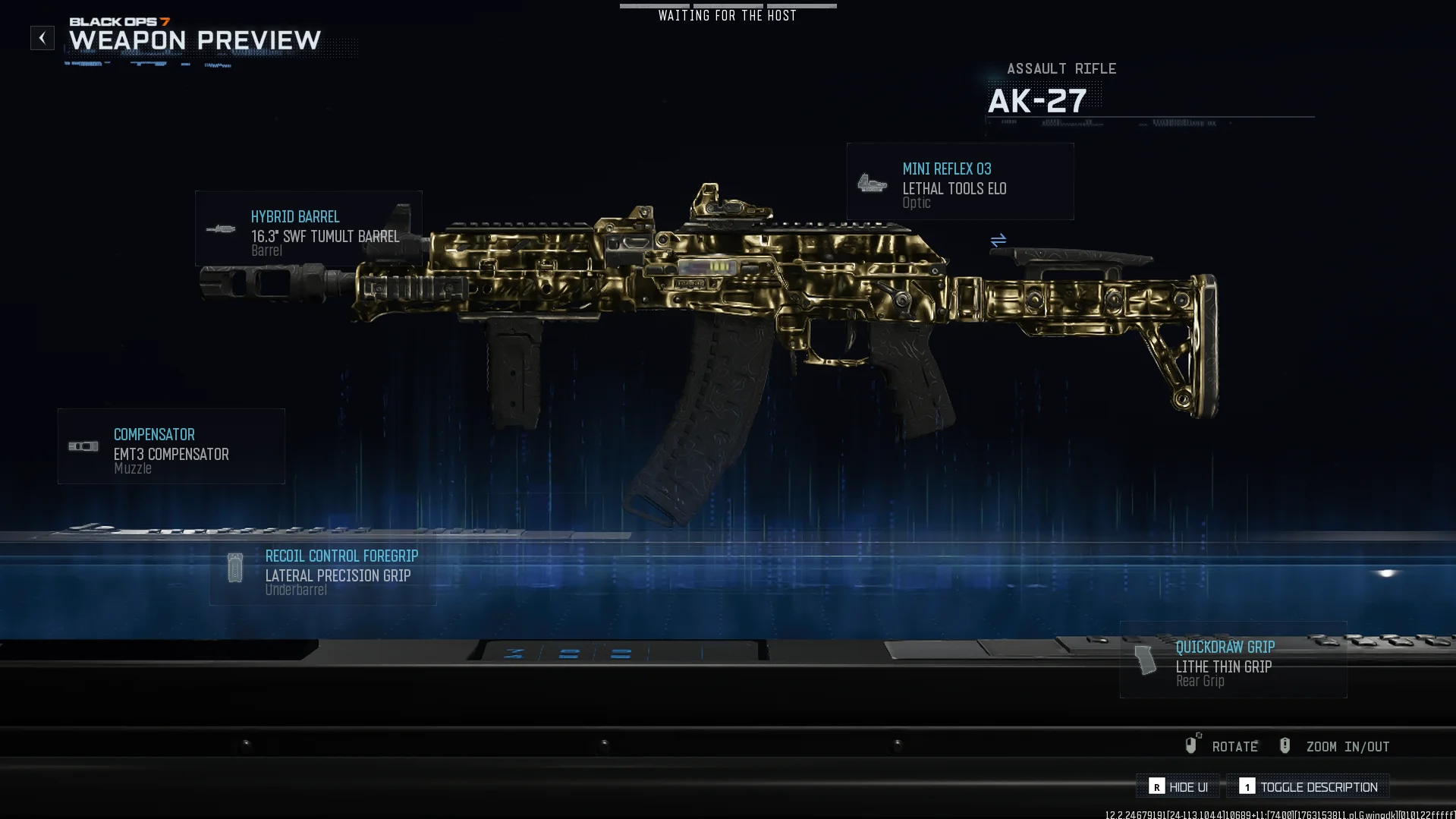Pick the Quickdraw Grip rear grip card

1233,660
